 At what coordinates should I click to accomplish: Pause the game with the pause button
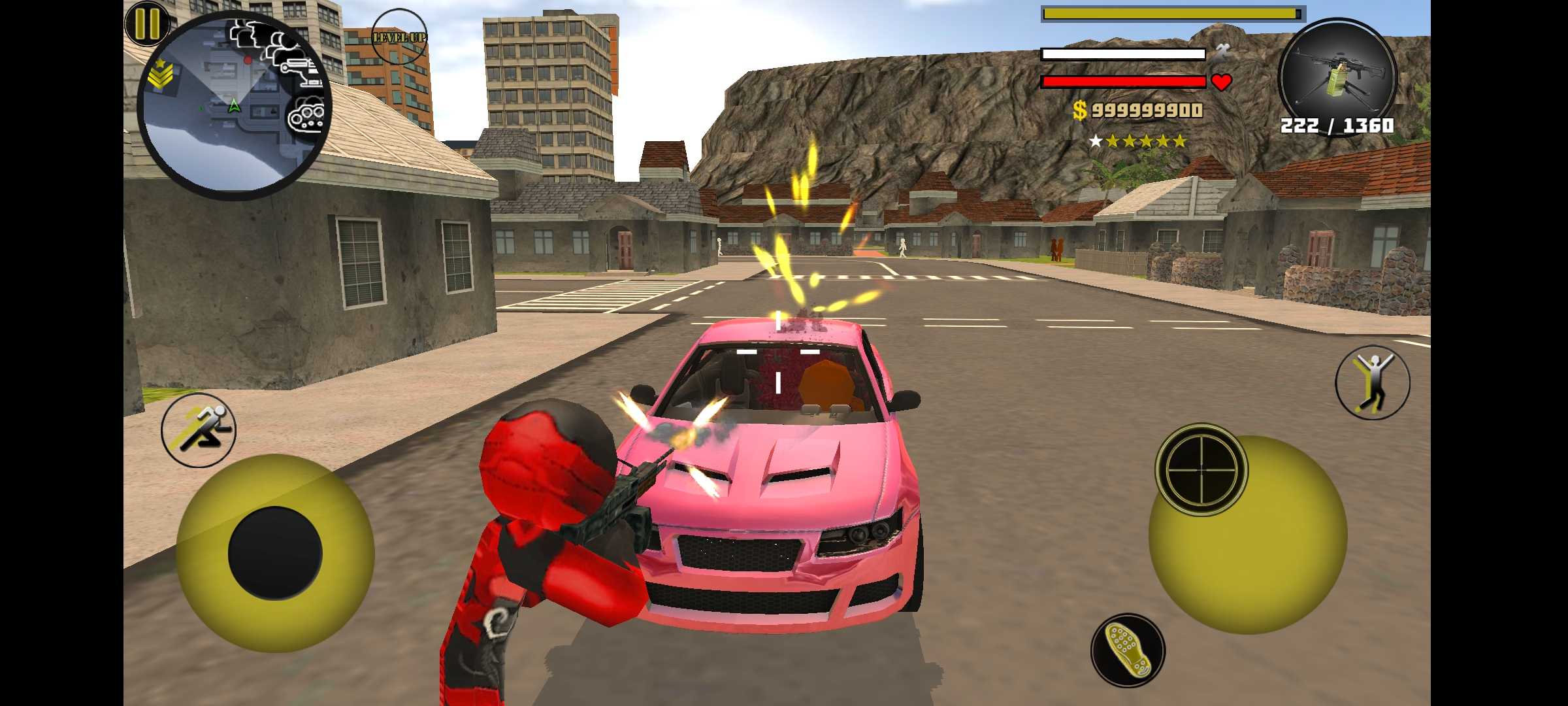click(147, 24)
